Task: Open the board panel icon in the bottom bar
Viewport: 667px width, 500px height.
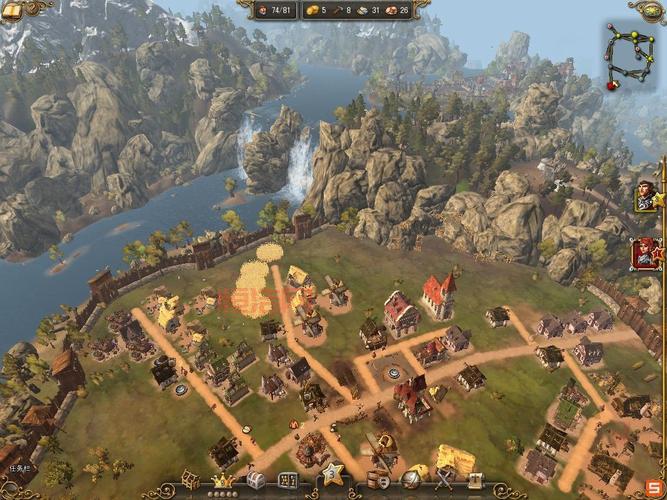Action: pyautogui.click(x=287, y=479)
